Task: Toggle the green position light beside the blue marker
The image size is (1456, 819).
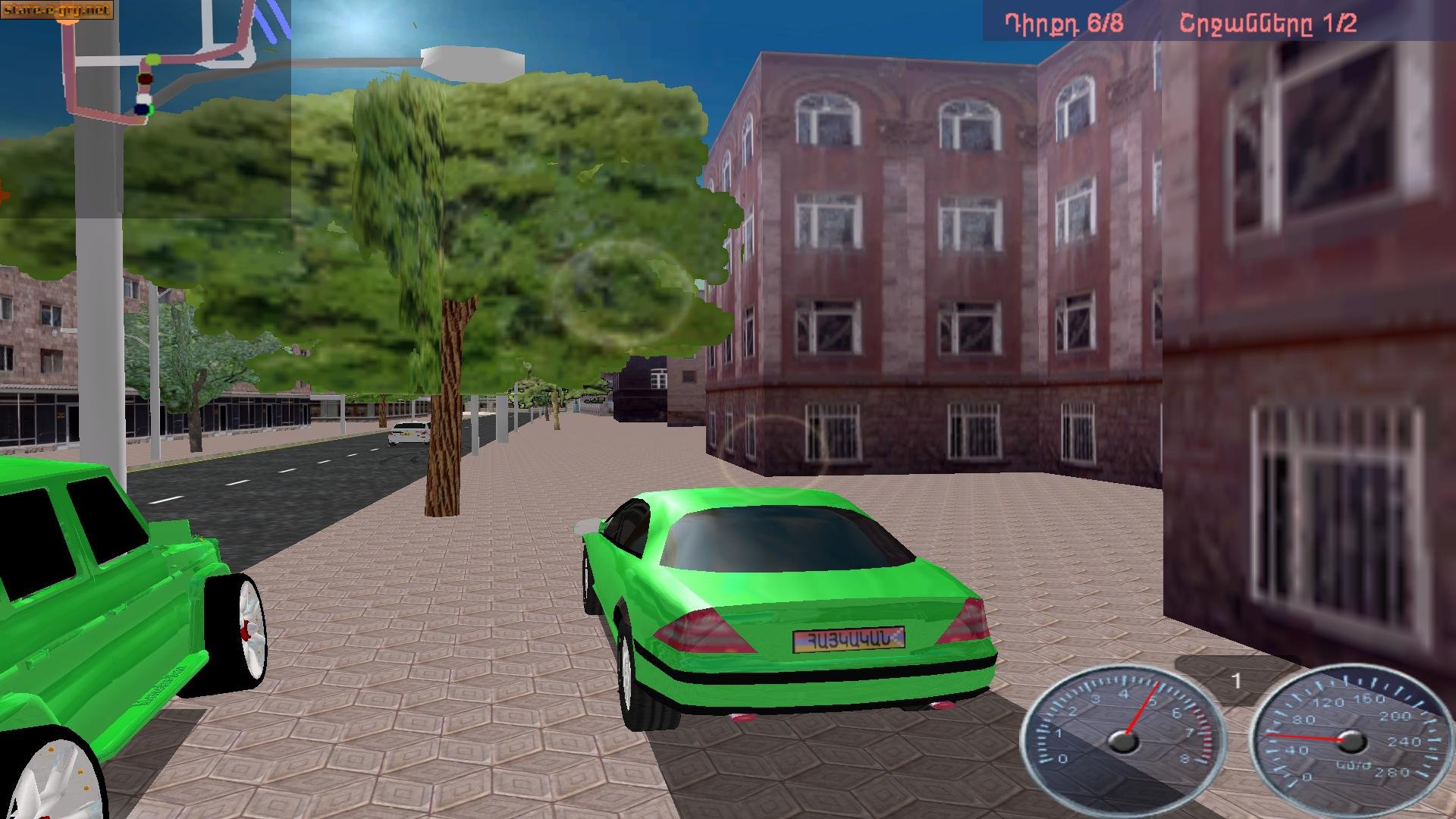Action: click(x=151, y=109)
